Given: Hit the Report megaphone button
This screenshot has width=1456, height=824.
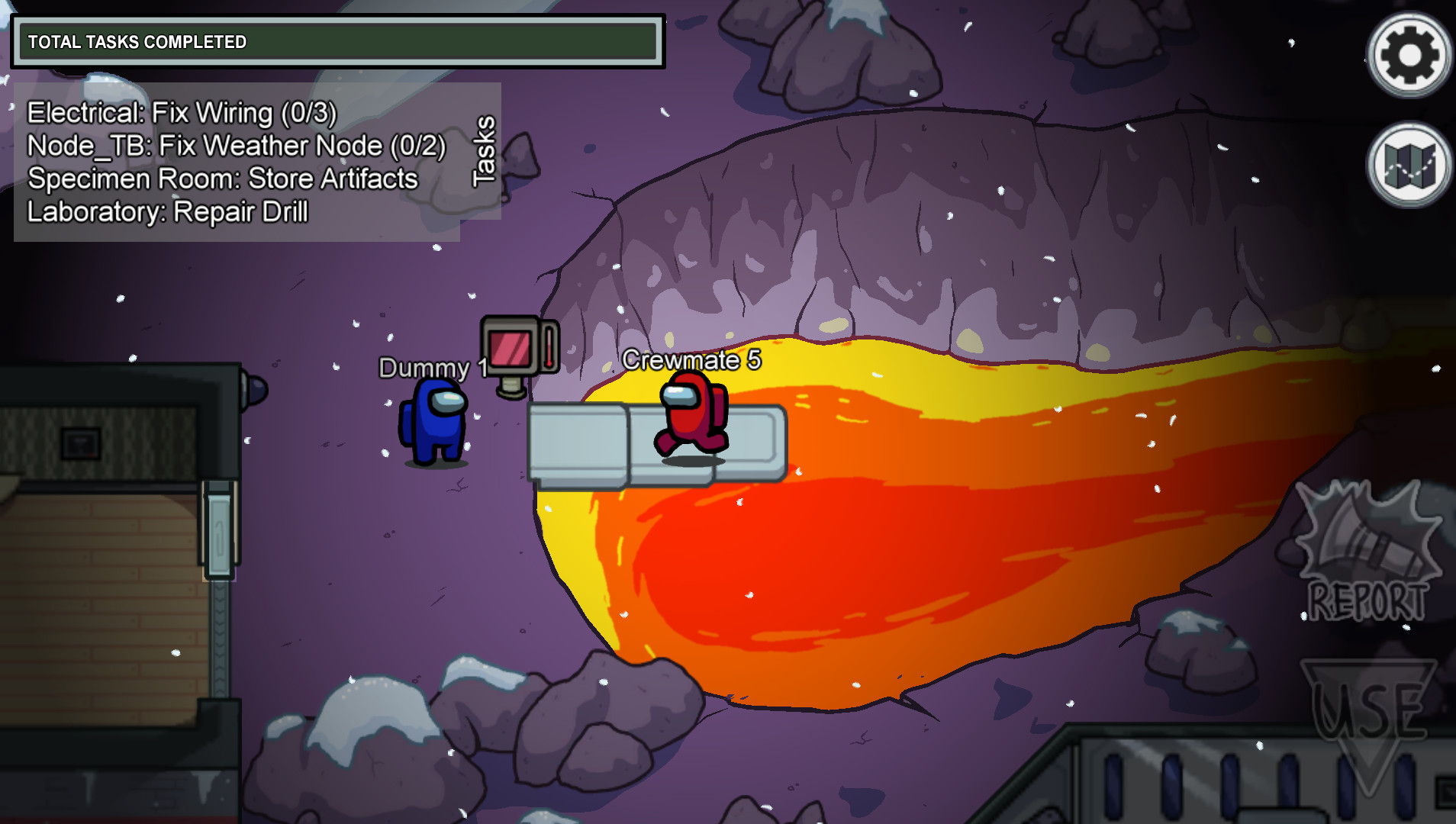Looking at the screenshot, I should 1367,552.
